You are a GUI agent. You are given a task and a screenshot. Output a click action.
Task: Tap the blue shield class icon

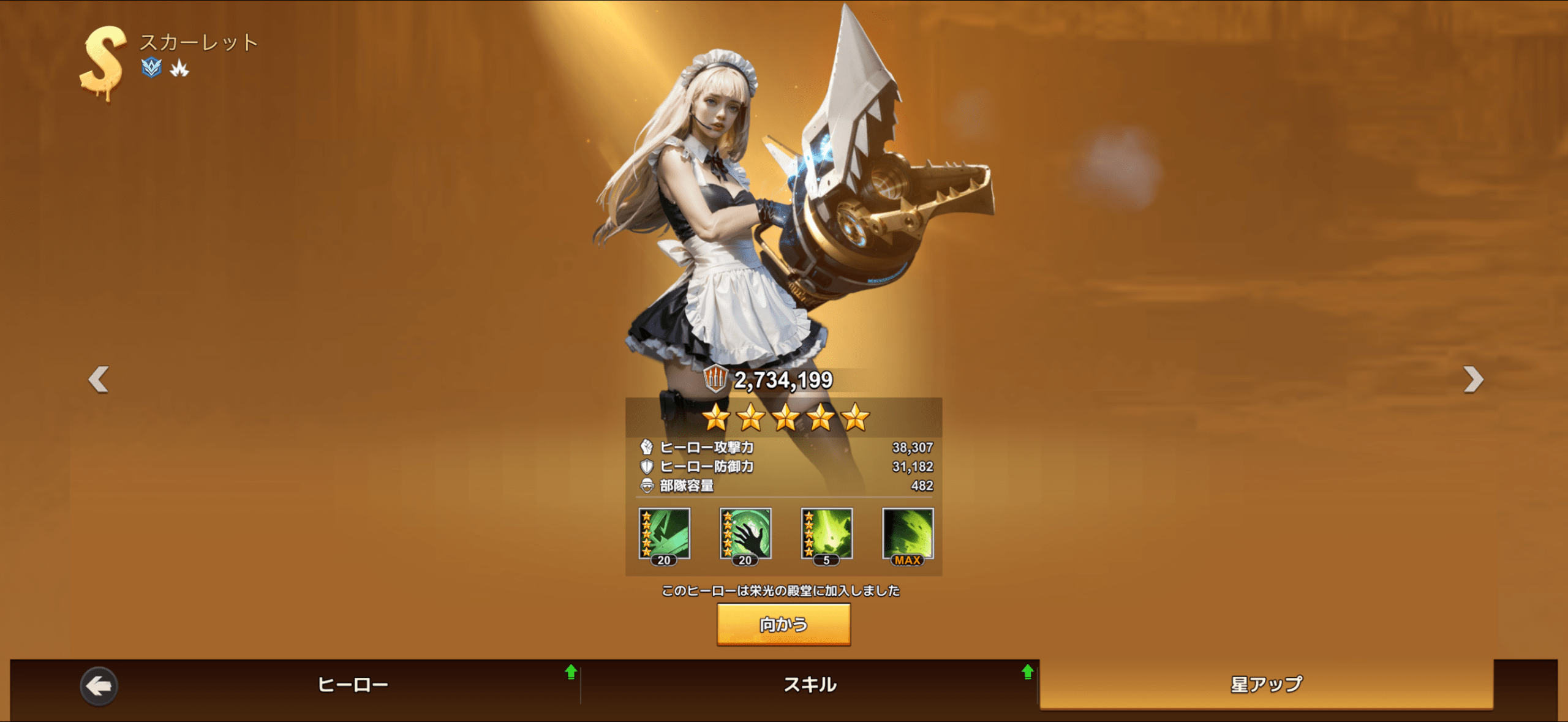[151, 67]
